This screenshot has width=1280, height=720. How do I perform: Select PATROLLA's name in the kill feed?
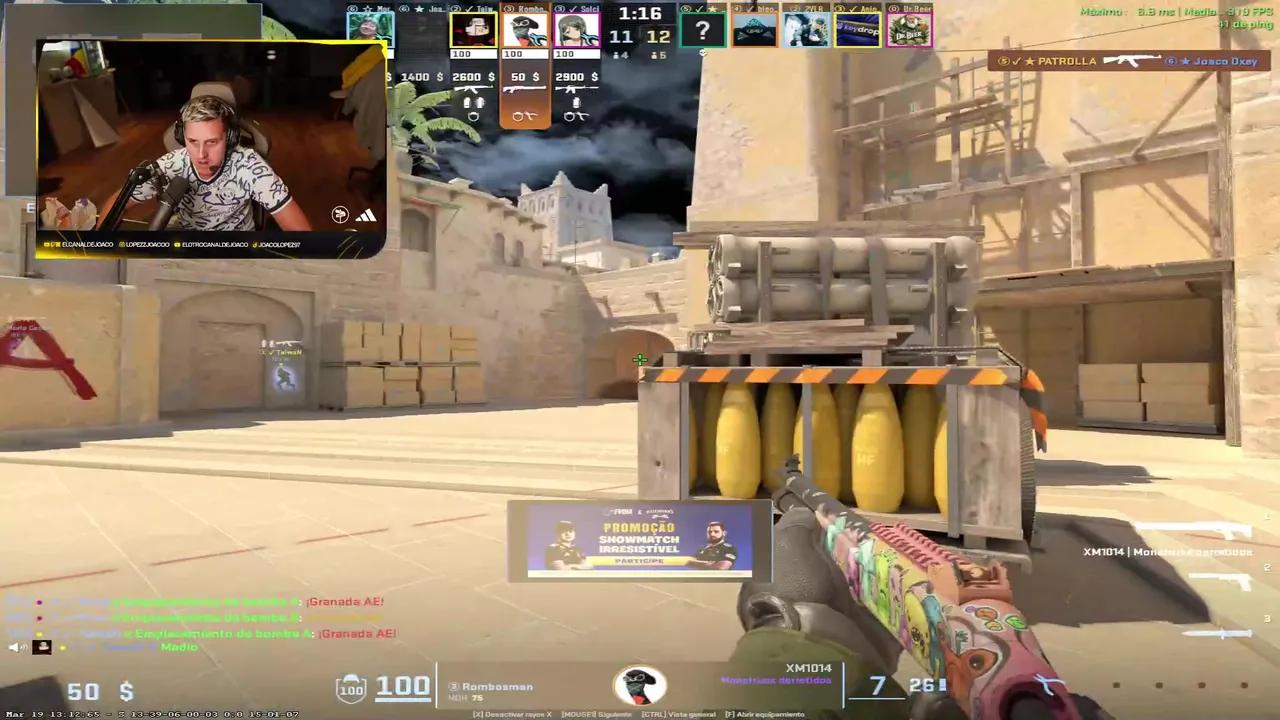pos(1068,61)
